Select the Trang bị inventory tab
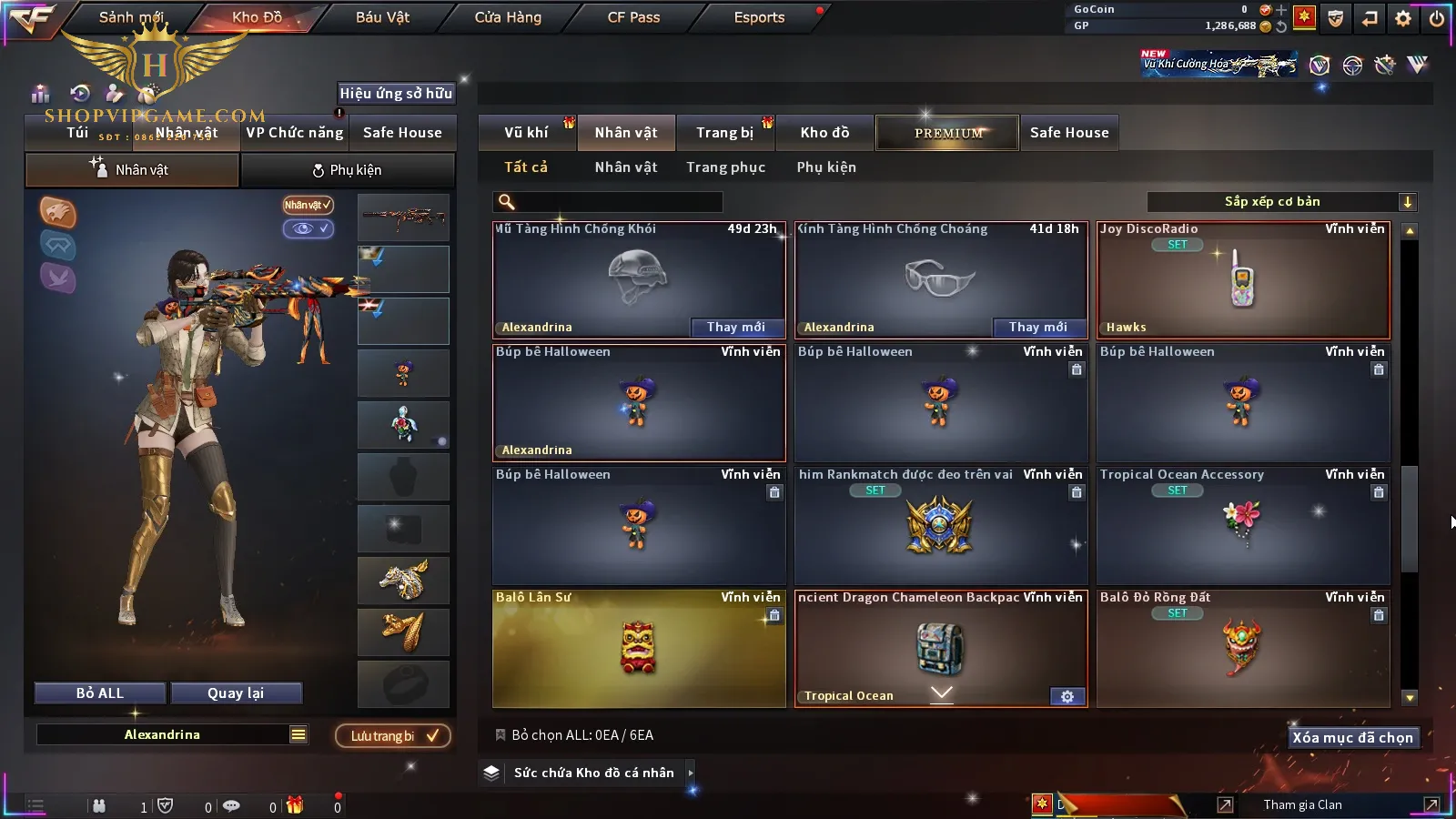 724,133
